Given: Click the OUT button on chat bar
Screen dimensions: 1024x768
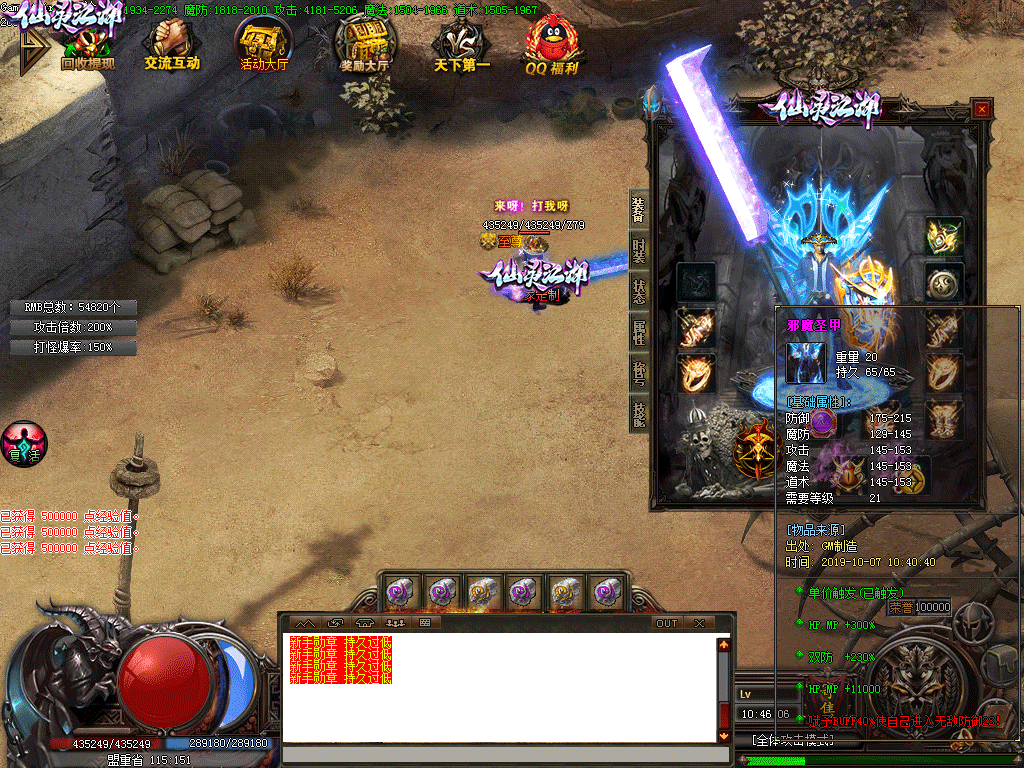Looking at the screenshot, I should [x=667, y=623].
